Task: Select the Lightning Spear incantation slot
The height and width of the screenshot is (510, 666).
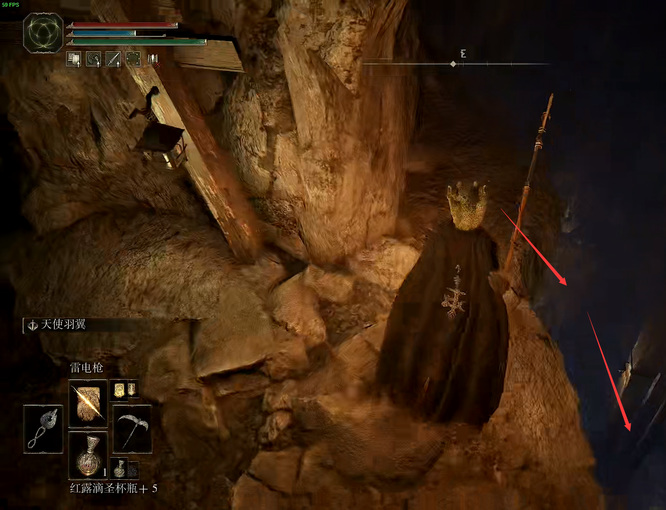Action: (x=87, y=402)
